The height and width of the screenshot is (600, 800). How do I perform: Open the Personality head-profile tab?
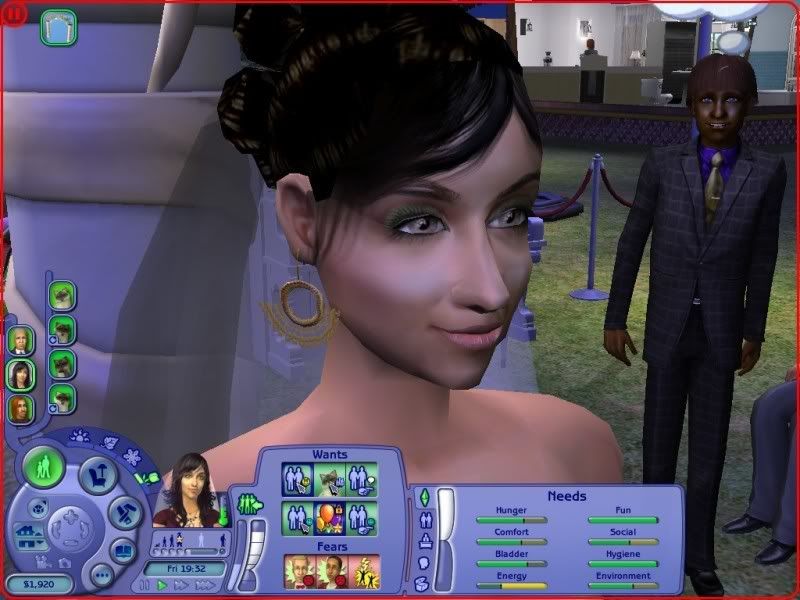pyautogui.click(x=423, y=563)
